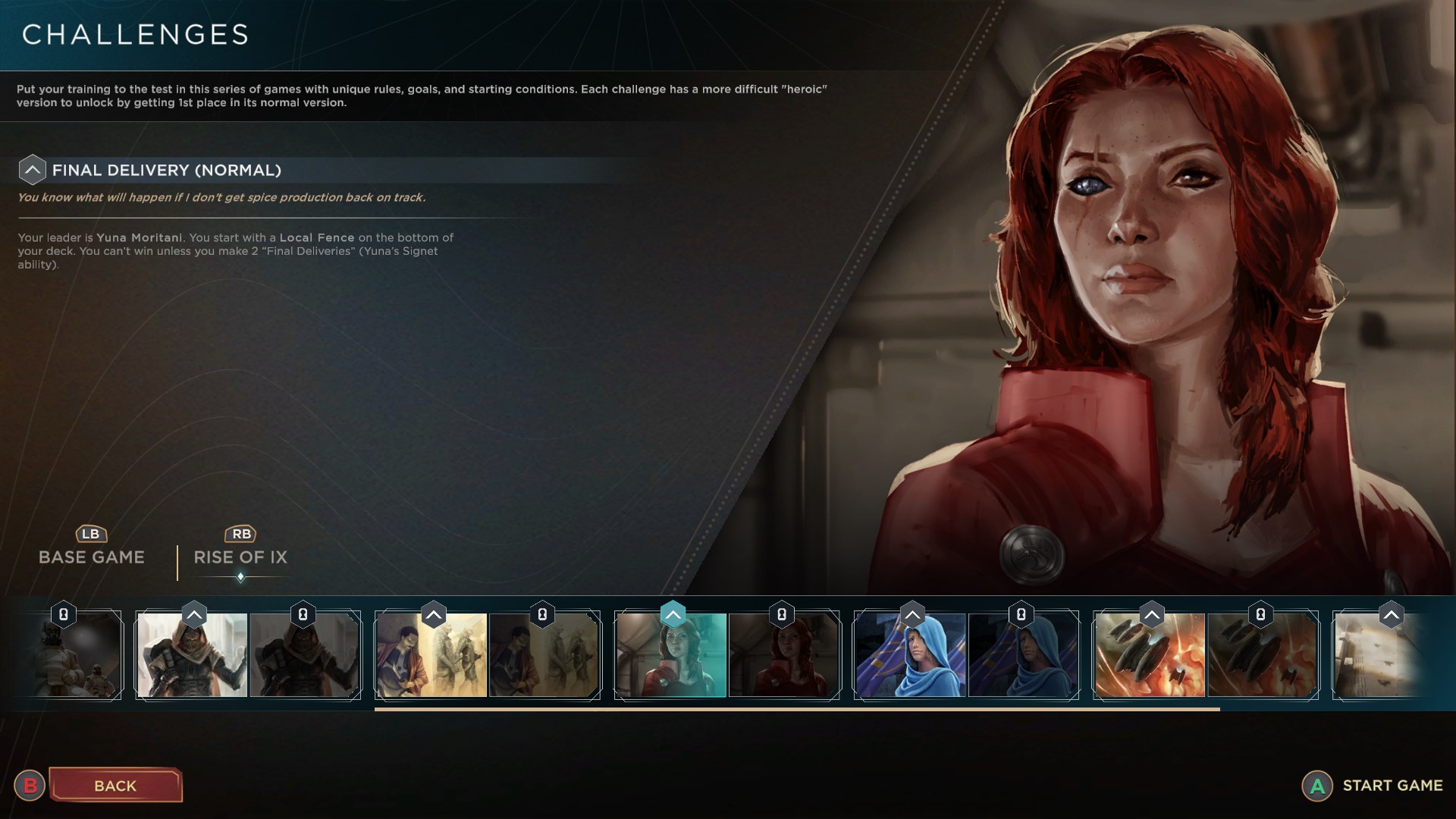1456x819 pixels.
Task: Click the lock badge on the heroic hooded warrior challenge
Action: tap(303, 615)
